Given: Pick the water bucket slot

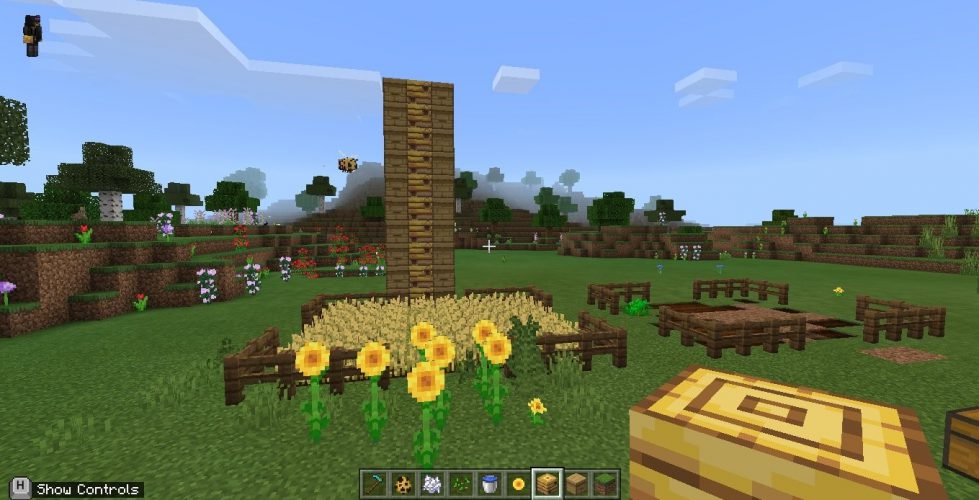Looking at the screenshot, I should click(489, 484).
